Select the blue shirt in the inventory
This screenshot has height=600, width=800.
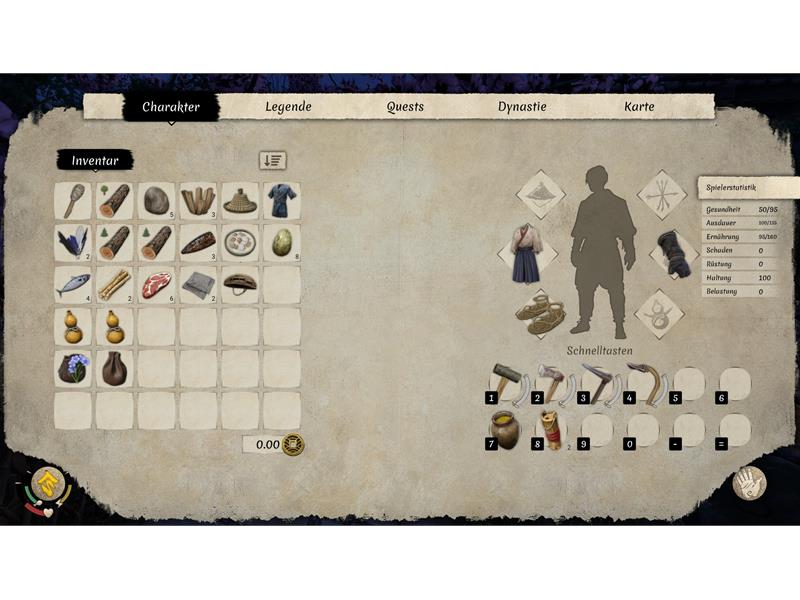point(281,201)
